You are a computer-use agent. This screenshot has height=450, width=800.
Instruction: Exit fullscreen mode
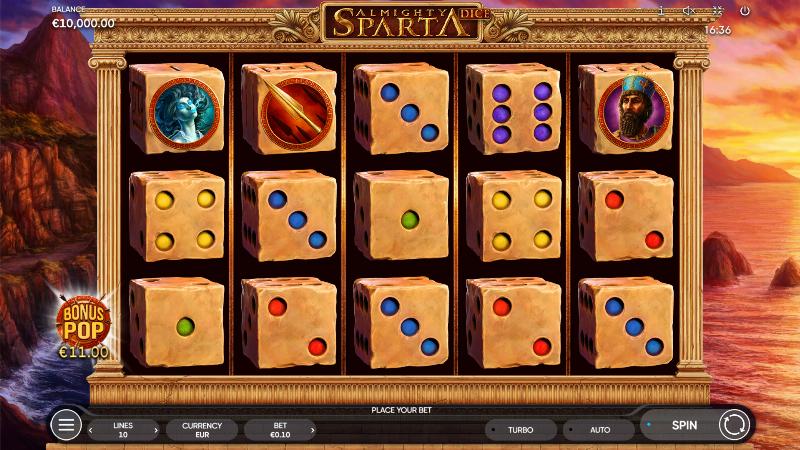point(716,10)
